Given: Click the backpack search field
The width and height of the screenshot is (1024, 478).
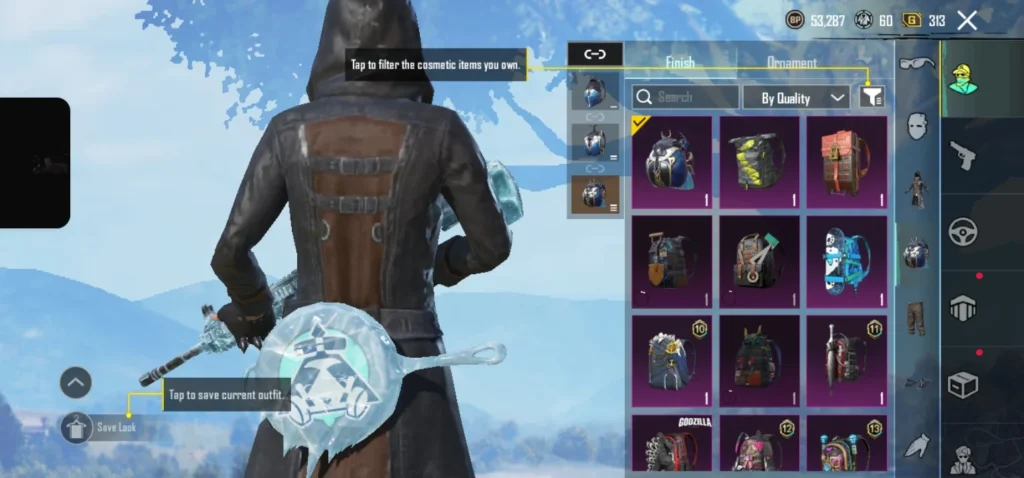Looking at the screenshot, I should [x=686, y=97].
